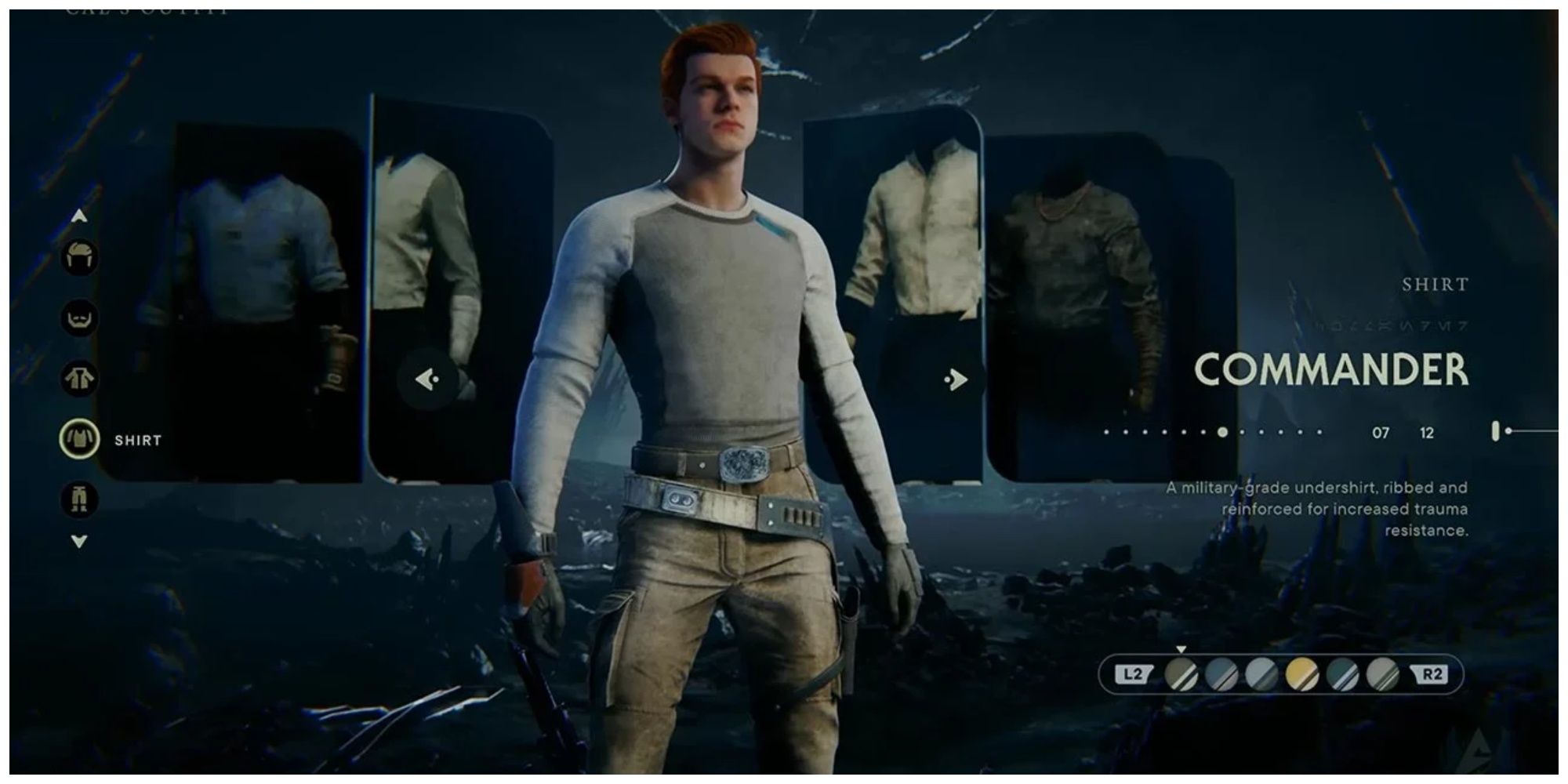Select the jacket category icon
1568x784 pixels.
(x=81, y=378)
